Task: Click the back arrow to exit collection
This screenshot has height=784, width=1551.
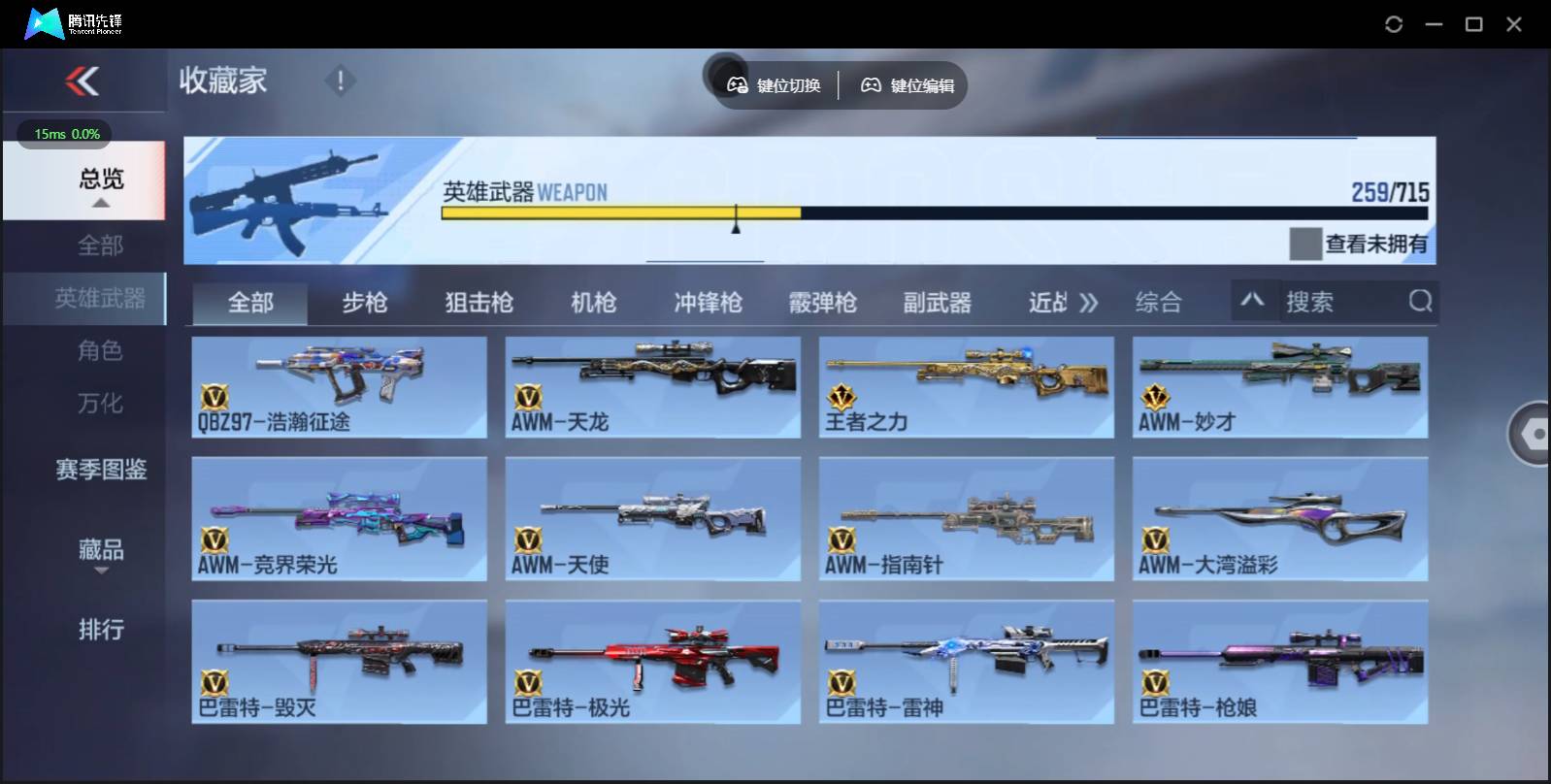Action: (x=83, y=81)
